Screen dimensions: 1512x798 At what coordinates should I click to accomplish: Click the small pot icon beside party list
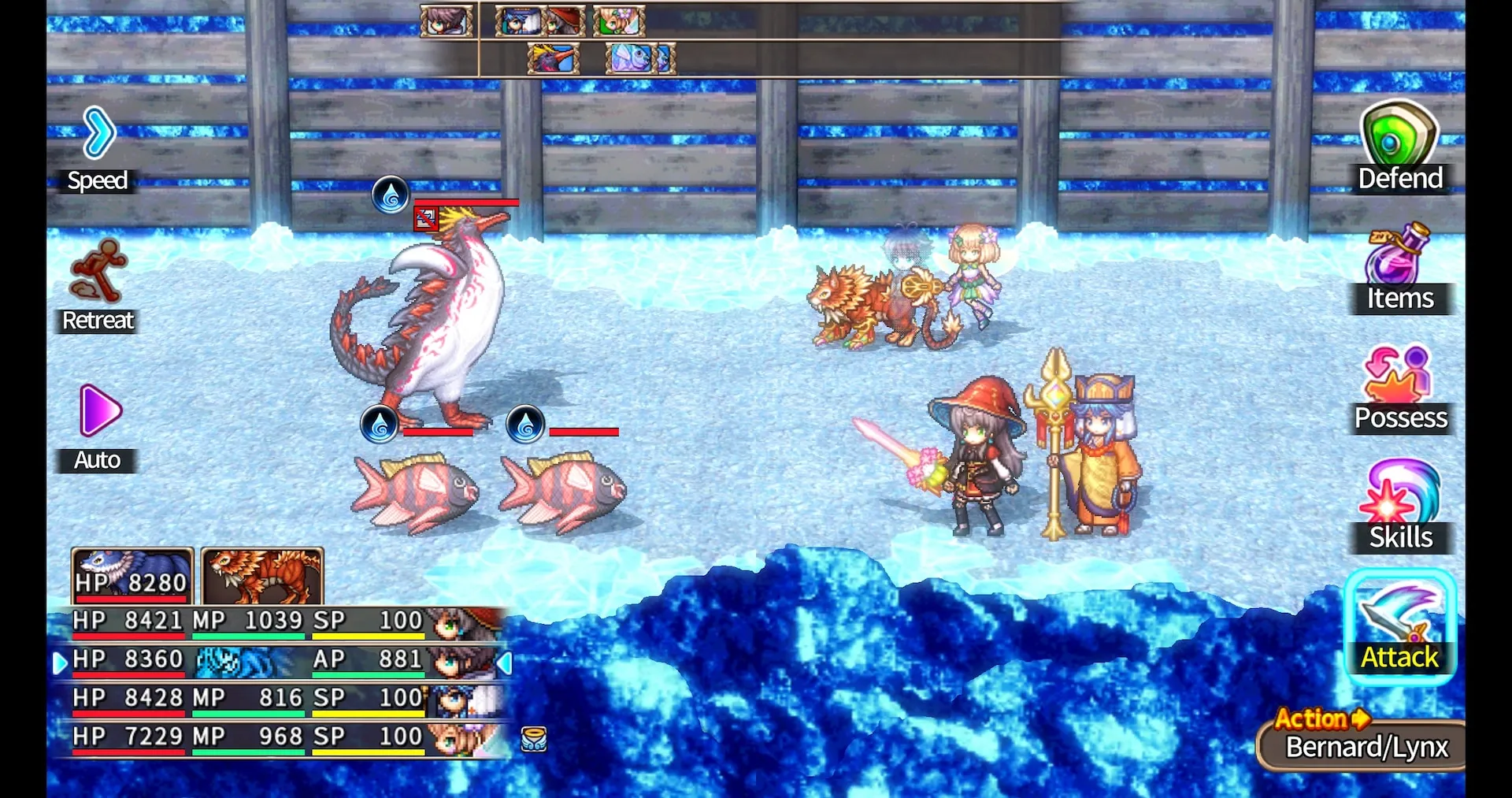[x=534, y=739]
